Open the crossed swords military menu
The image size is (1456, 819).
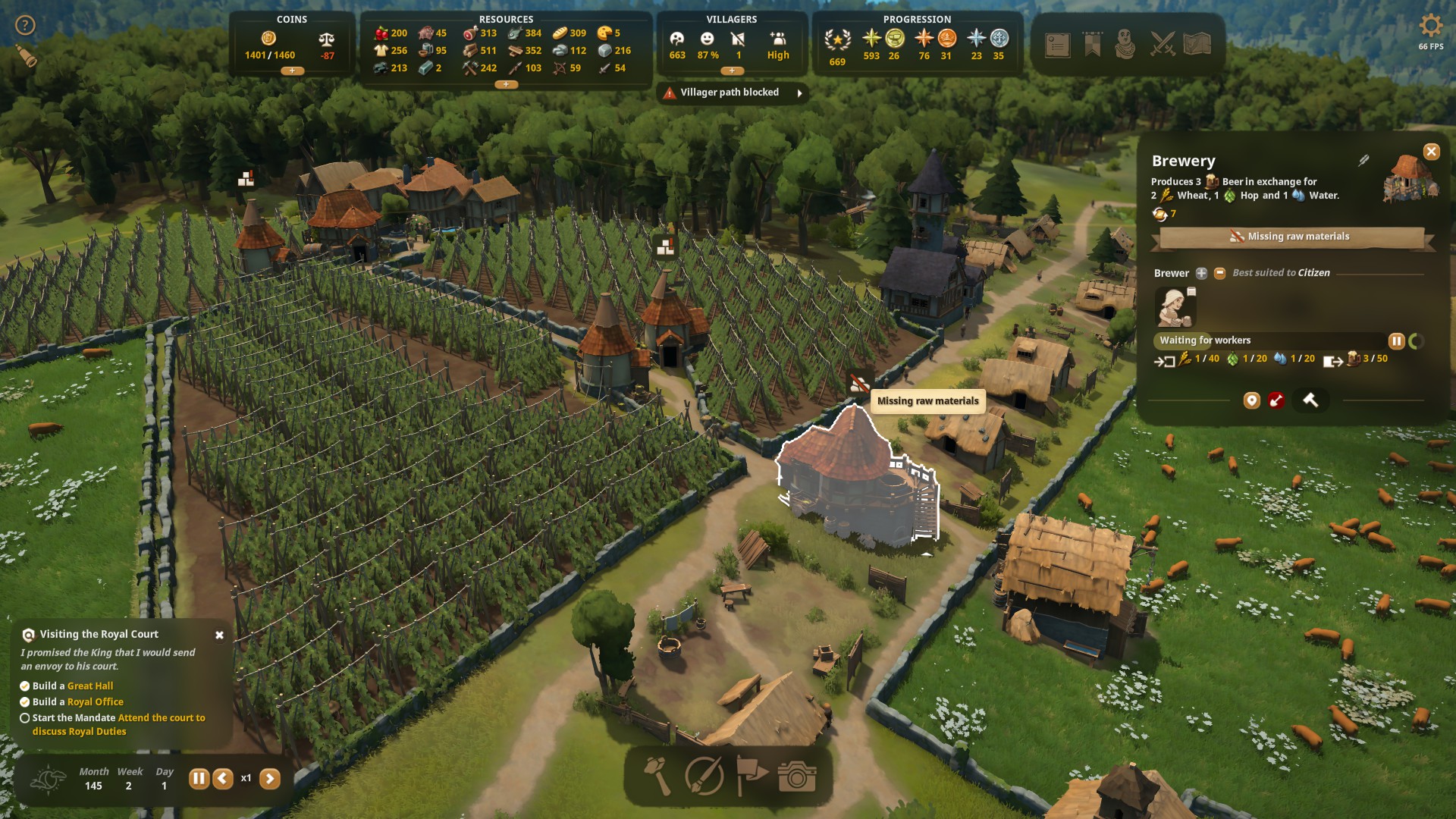pyautogui.click(x=1163, y=45)
